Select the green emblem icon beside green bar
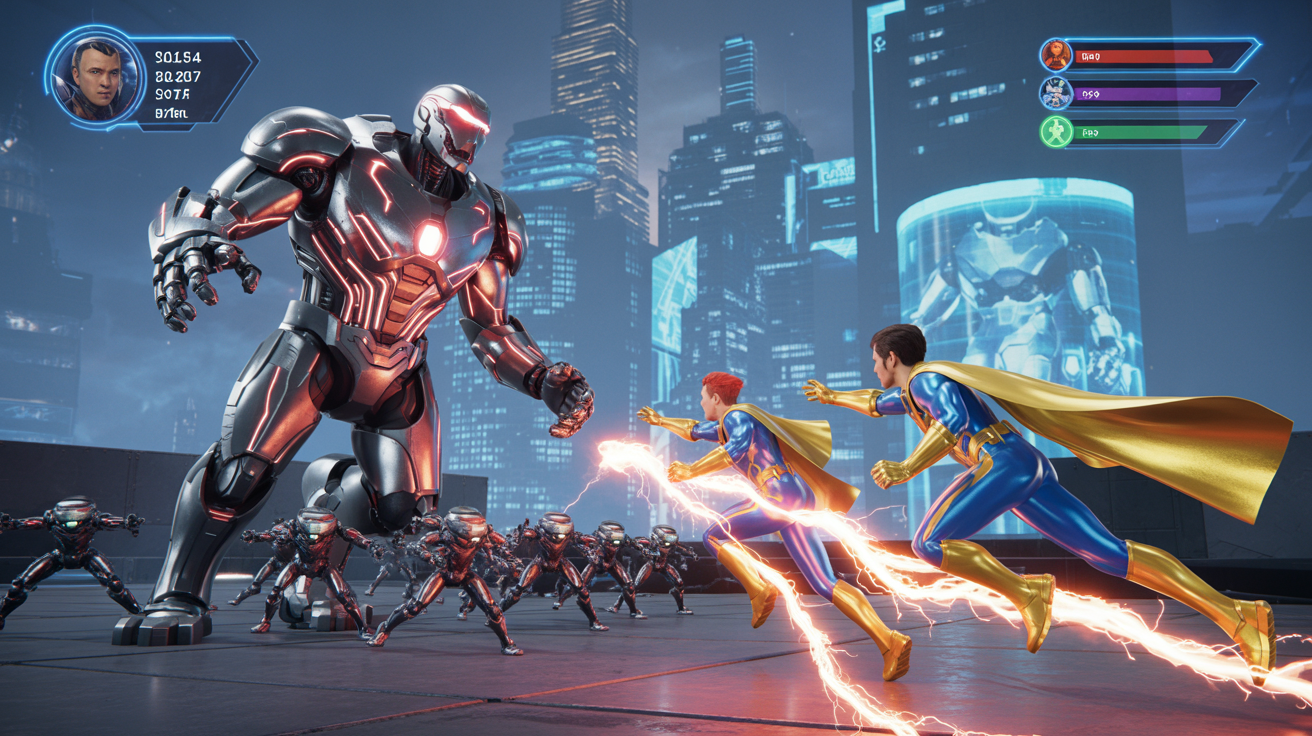The height and width of the screenshot is (736, 1312). (1056, 131)
